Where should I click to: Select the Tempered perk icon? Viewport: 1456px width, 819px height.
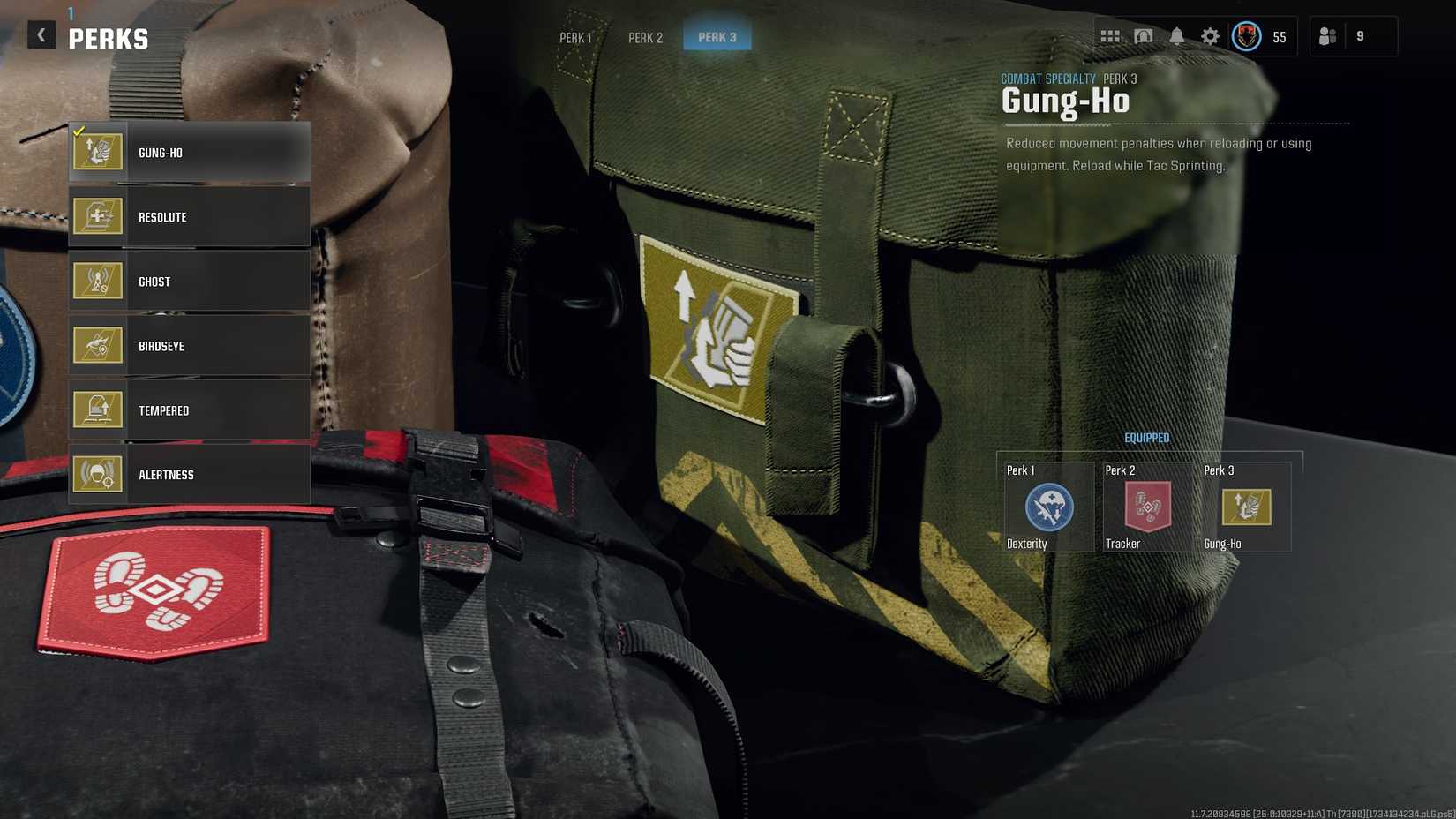tap(98, 409)
